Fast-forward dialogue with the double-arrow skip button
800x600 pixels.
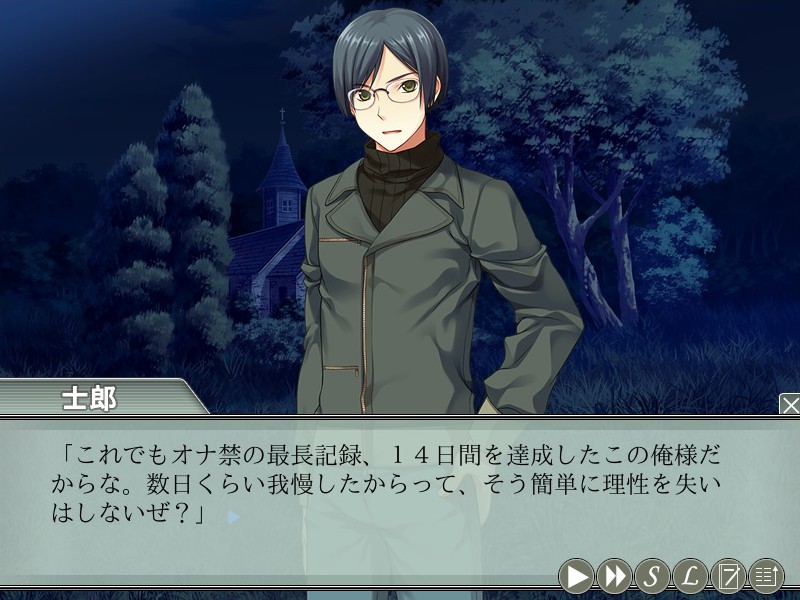pos(614,575)
